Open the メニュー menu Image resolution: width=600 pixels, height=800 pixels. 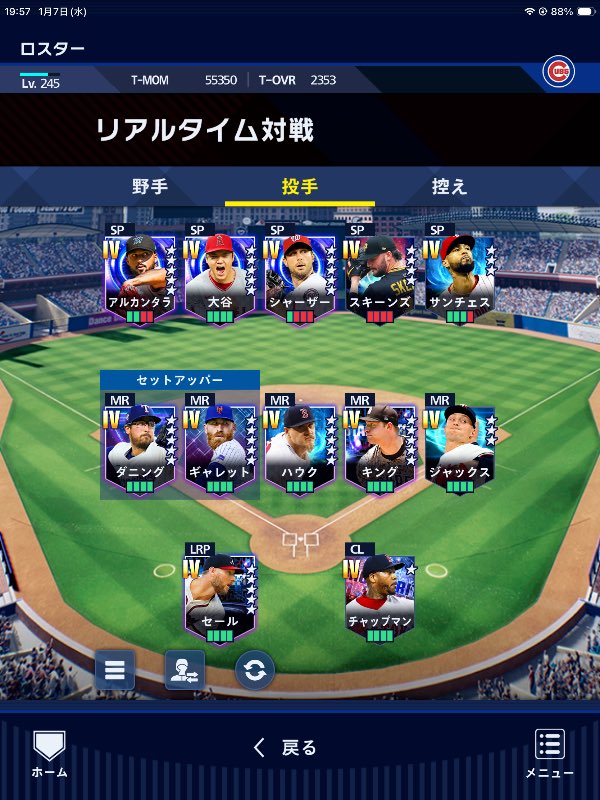click(x=549, y=753)
